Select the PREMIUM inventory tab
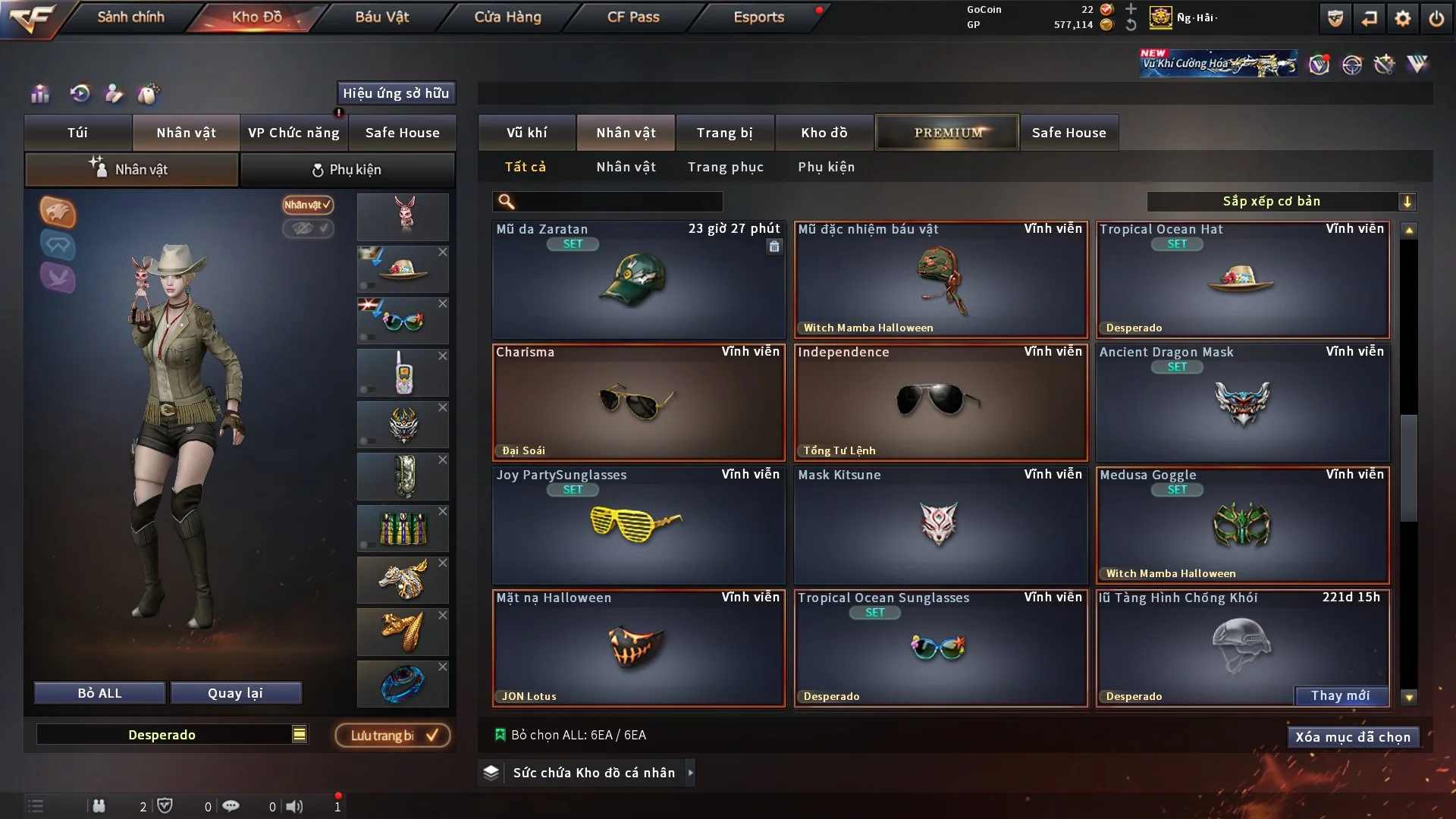1456x819 pixels. click(x=947, y=133)
